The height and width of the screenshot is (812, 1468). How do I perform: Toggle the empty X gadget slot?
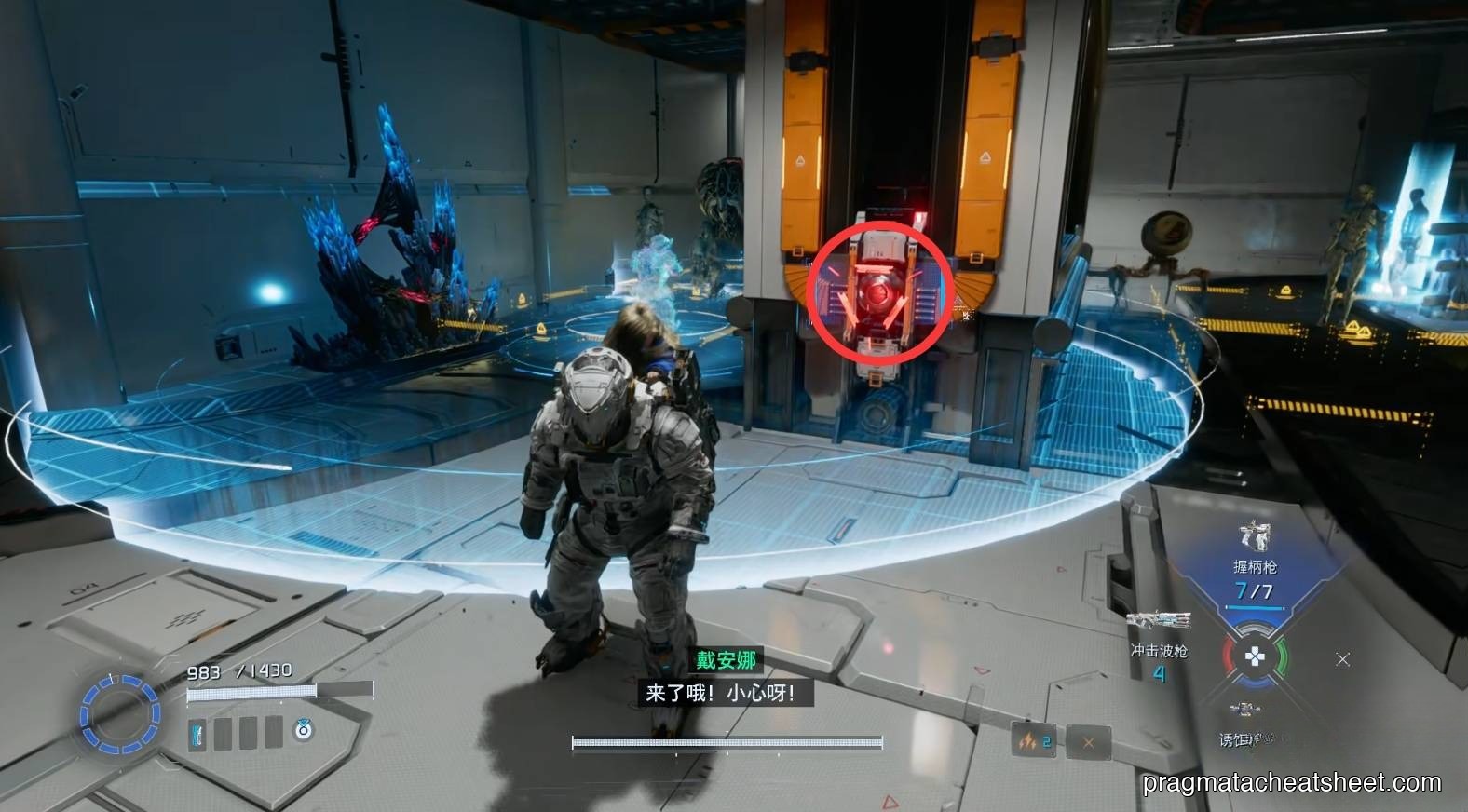click(1087, 742)
